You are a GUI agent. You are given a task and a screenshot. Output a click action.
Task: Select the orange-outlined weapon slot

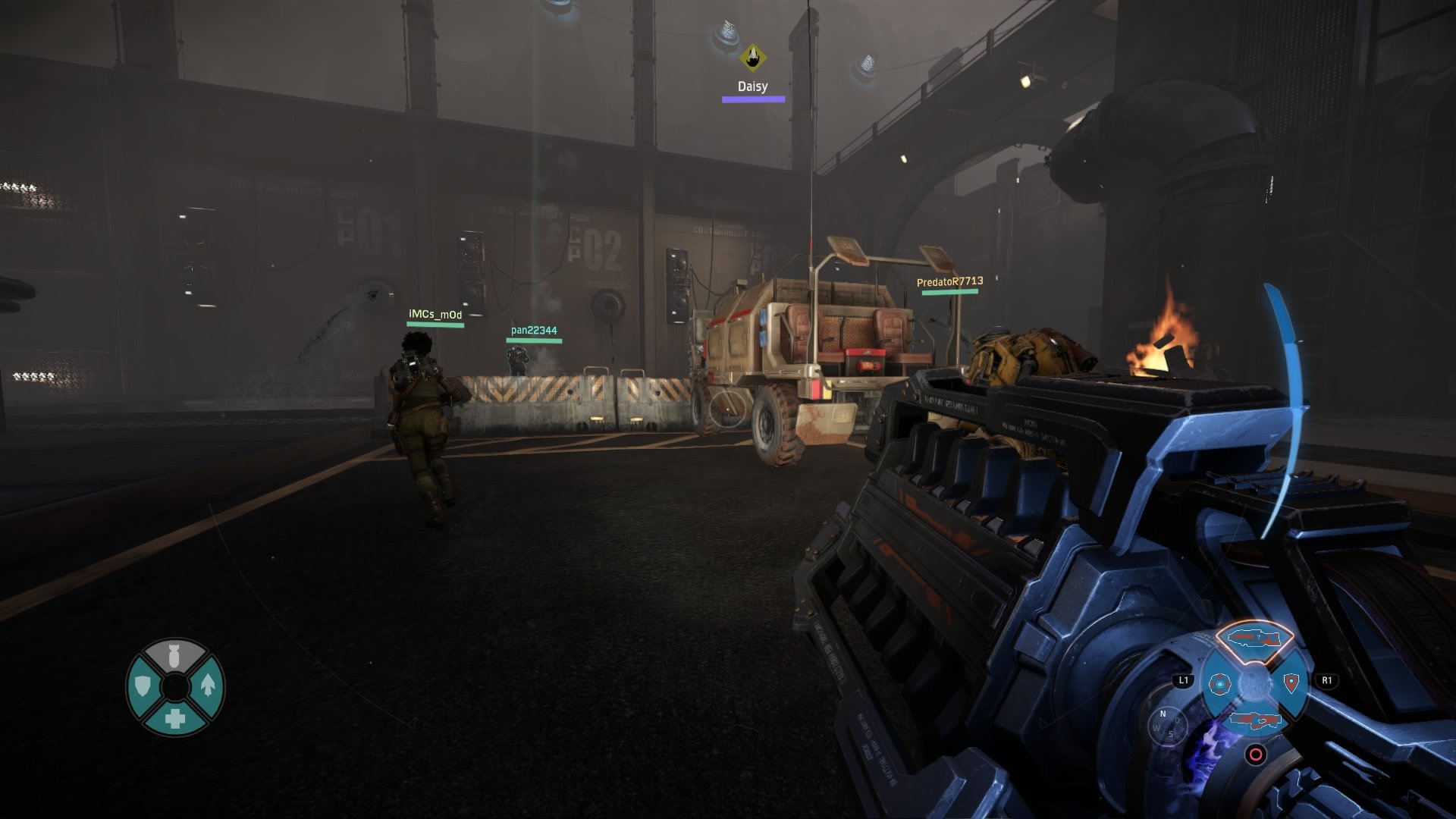pyautogui.click(x=1254, y=636)
